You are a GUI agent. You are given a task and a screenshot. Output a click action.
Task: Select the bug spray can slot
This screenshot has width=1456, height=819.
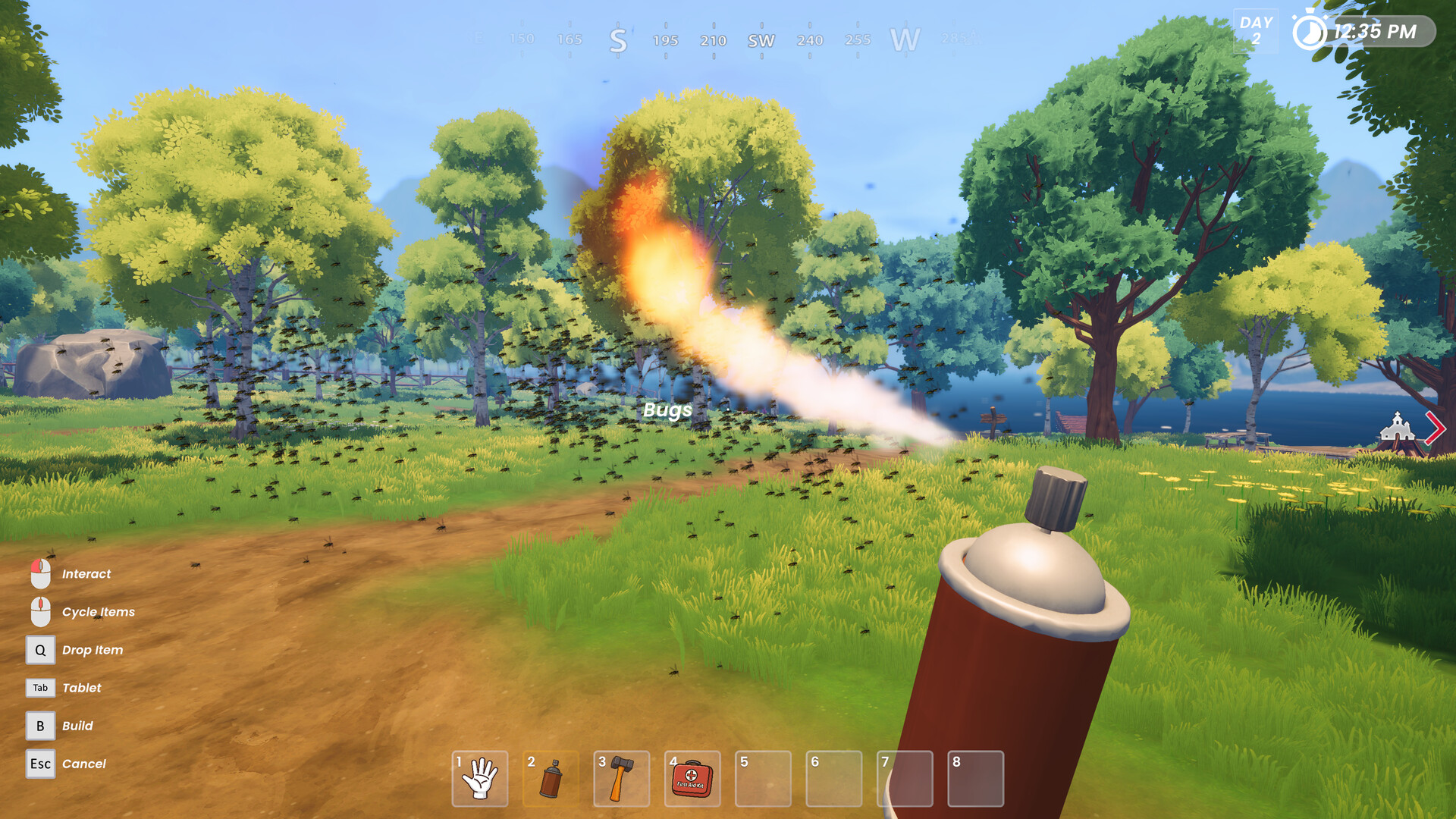point(551,779)
